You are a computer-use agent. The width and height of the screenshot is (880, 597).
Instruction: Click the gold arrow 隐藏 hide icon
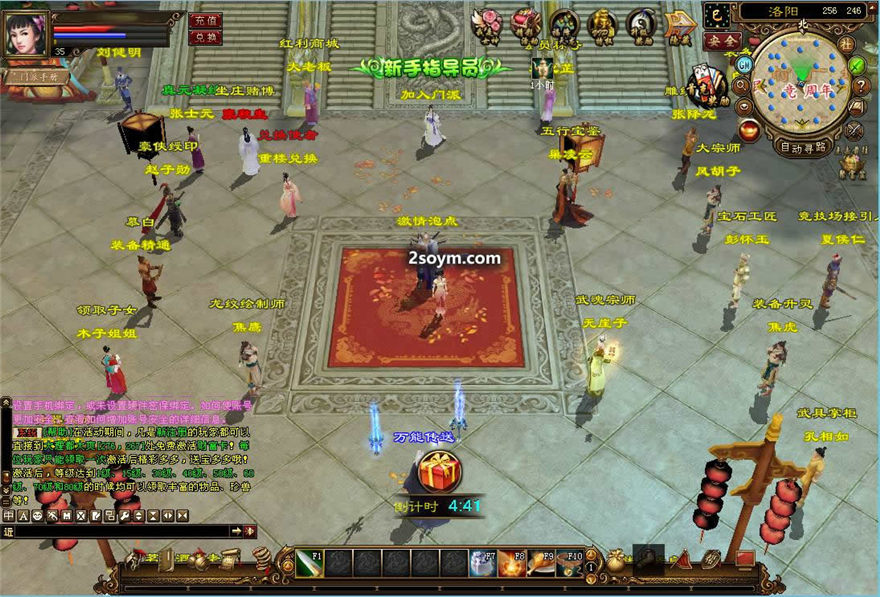pos(682,22)
